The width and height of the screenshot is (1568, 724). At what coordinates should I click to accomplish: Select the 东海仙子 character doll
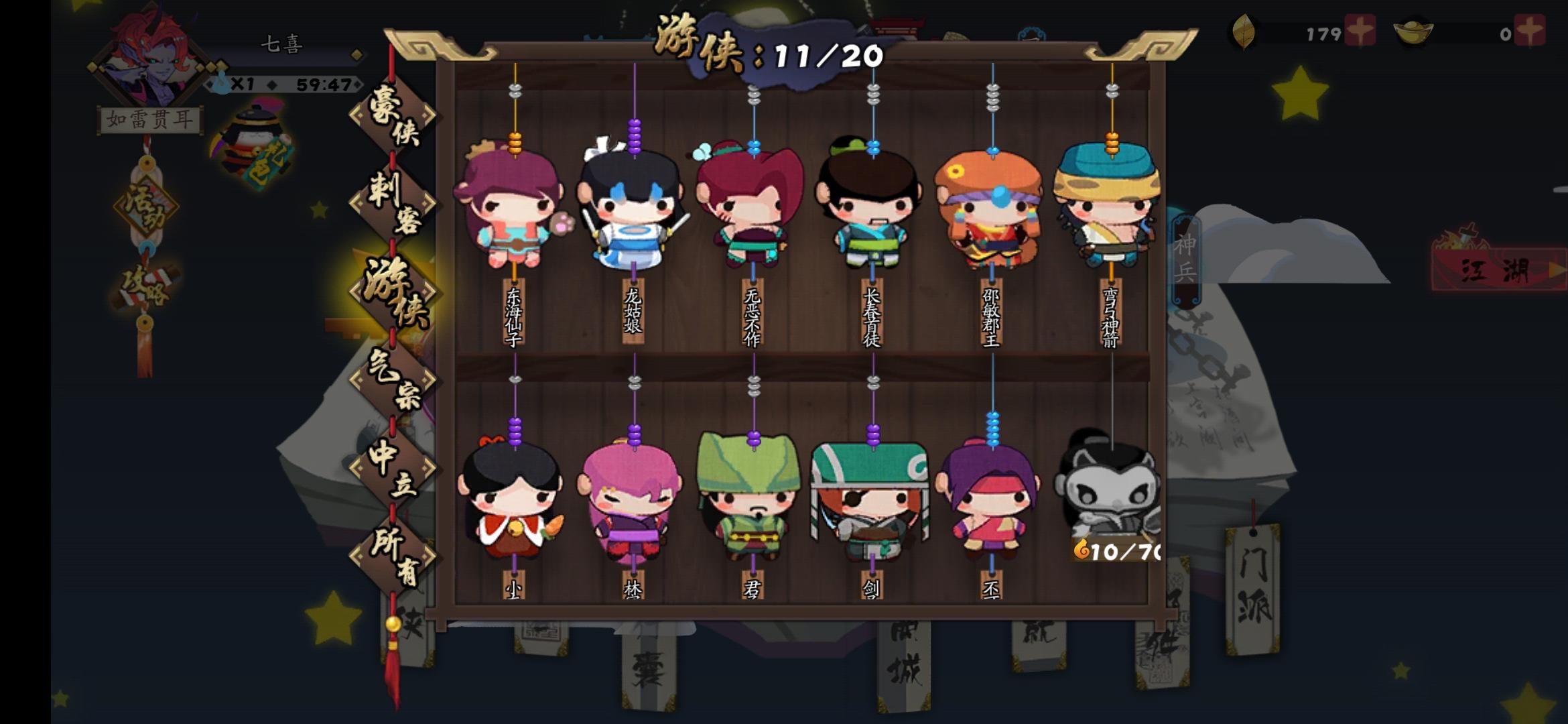click(513, 201)
